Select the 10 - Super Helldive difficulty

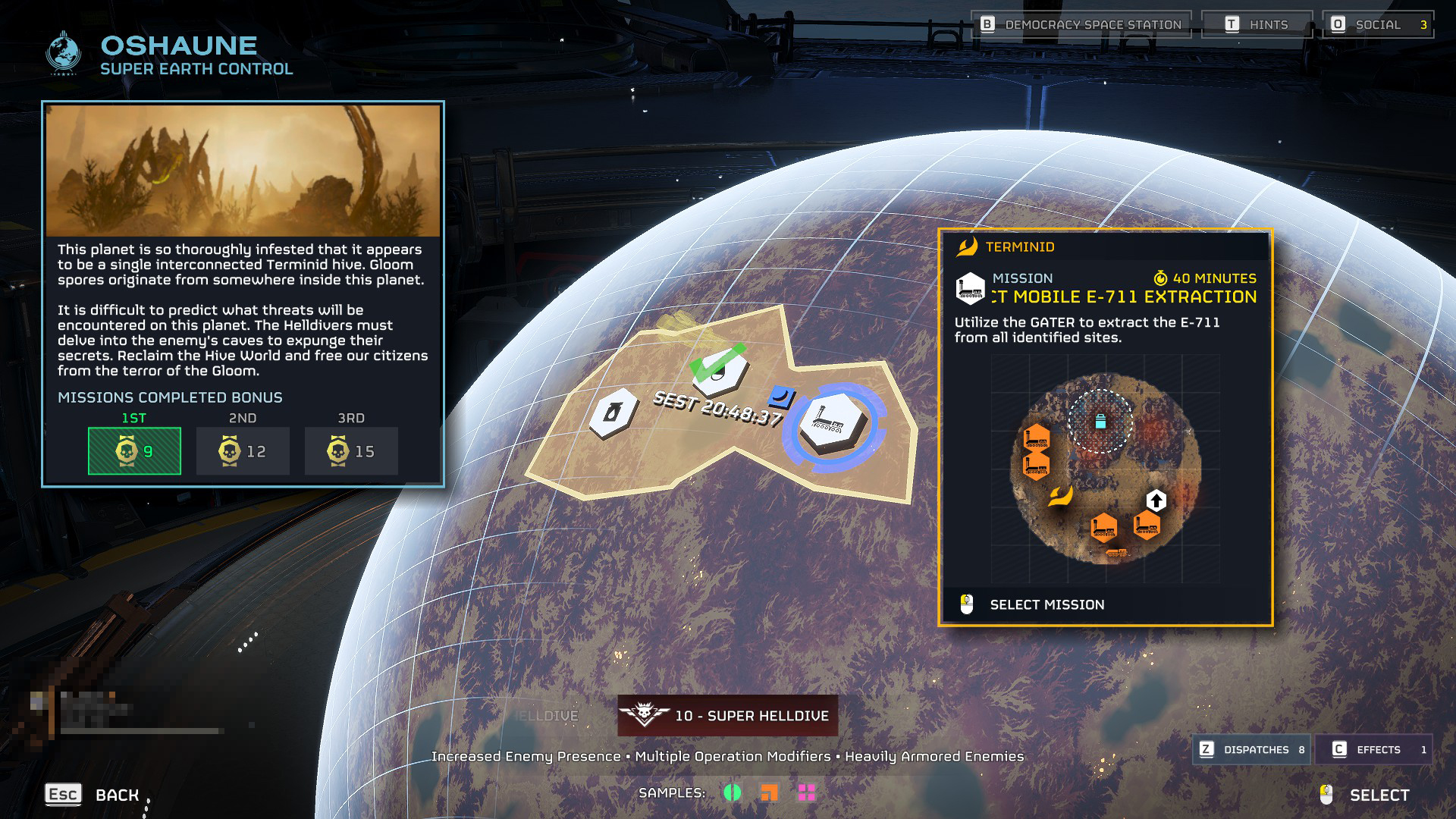point(728,716)
